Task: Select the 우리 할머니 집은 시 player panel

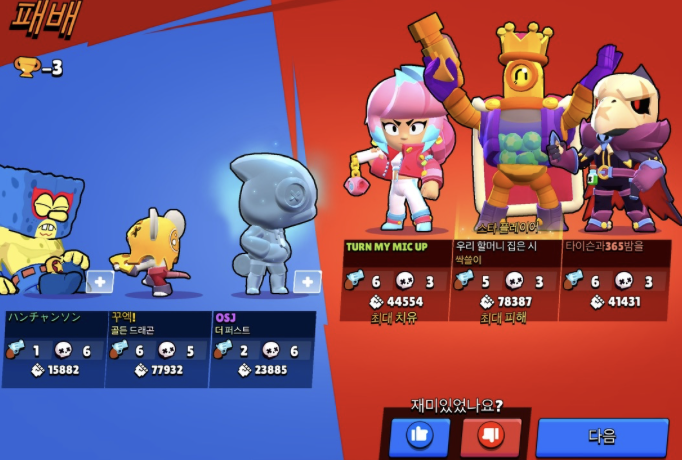Action: coord(504,278)
